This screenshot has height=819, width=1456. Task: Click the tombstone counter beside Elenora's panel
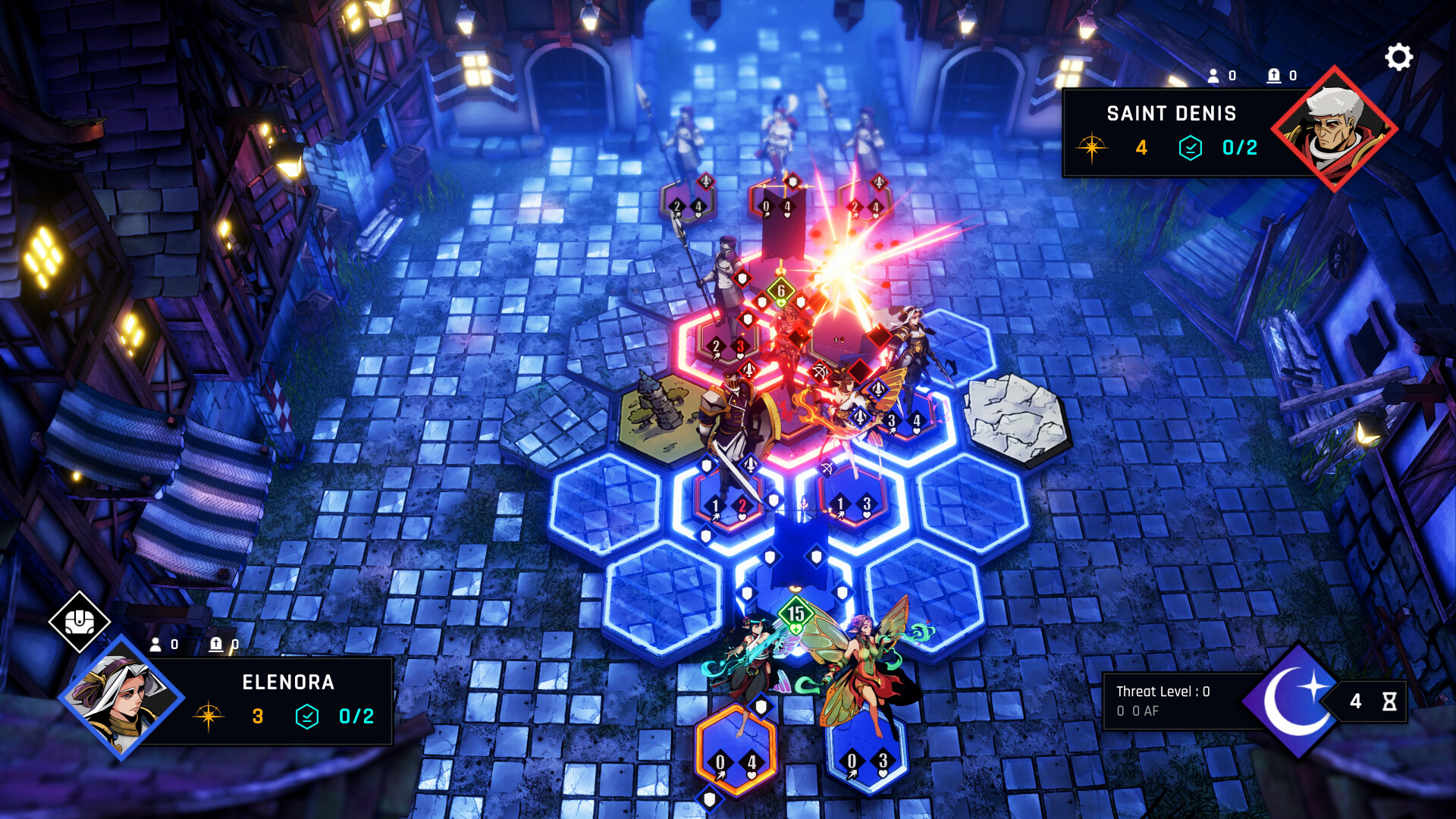point(215,646)
